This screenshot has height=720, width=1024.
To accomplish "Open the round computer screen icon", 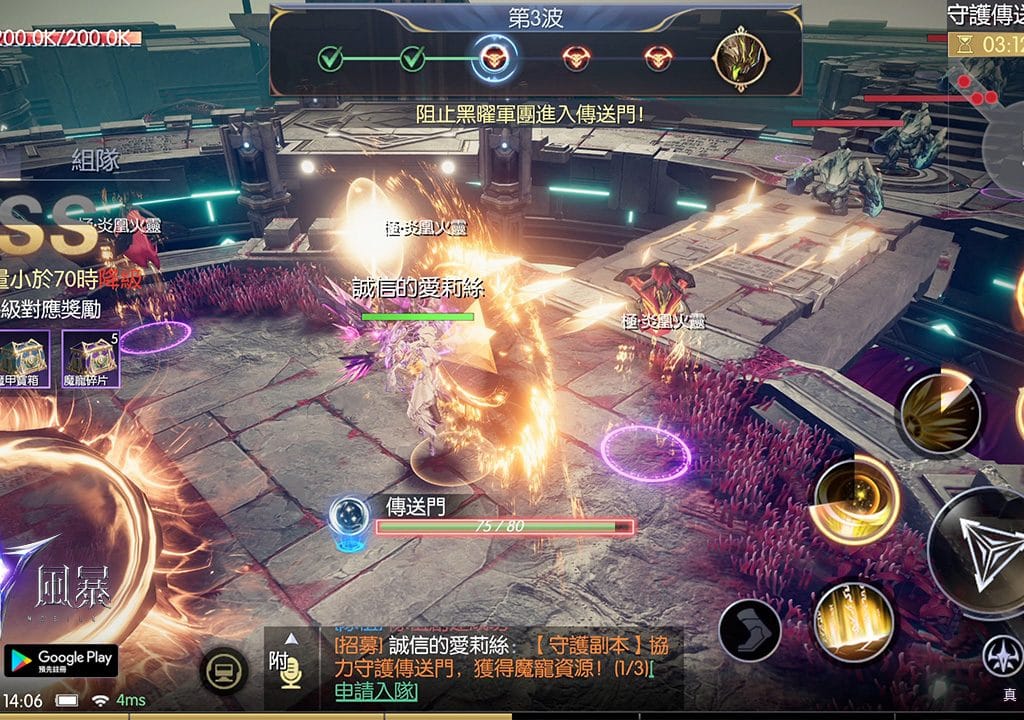I will click(225, 671).
